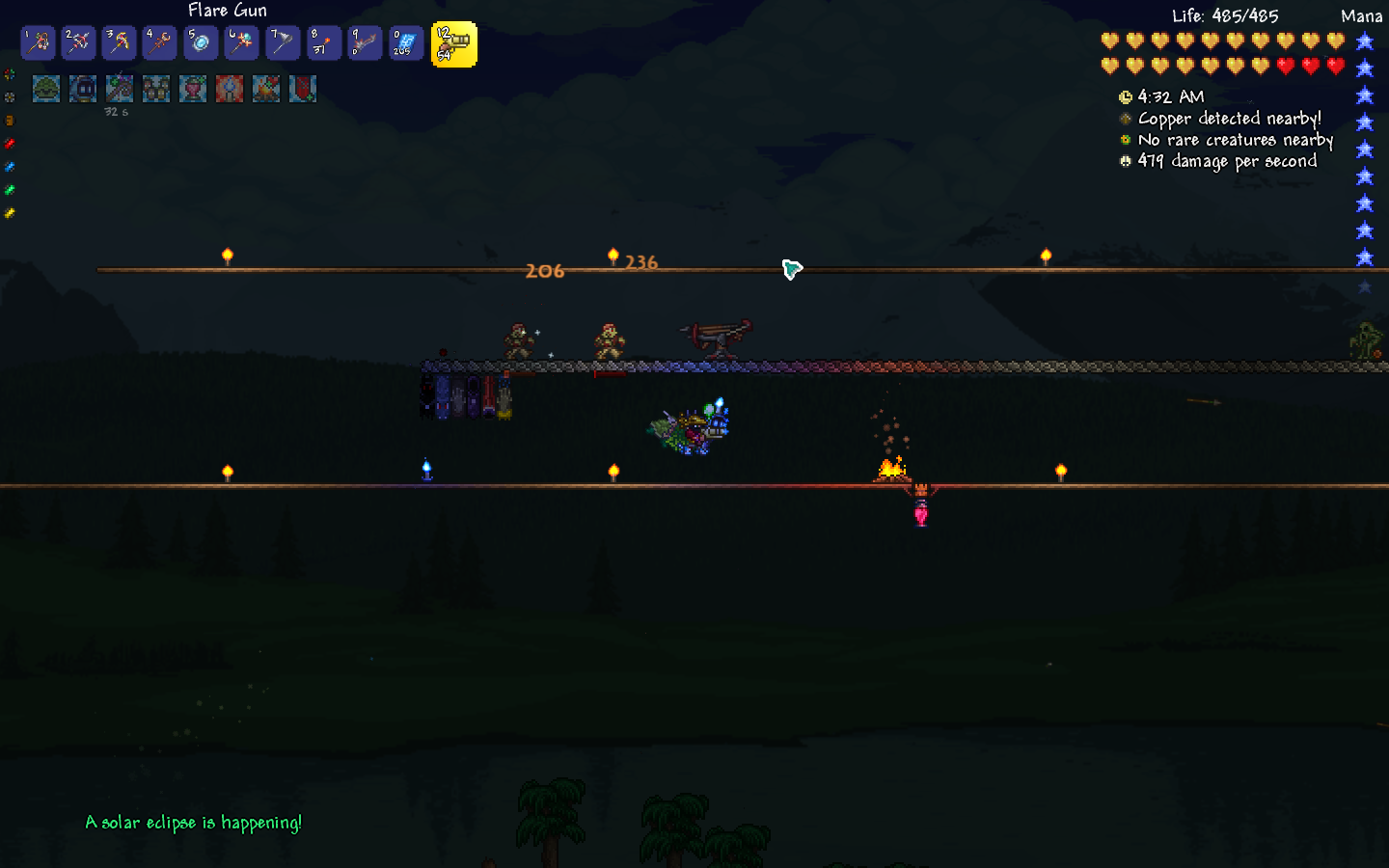
Task: Click the three lanterns buff icon
Action: coord(156,89)
